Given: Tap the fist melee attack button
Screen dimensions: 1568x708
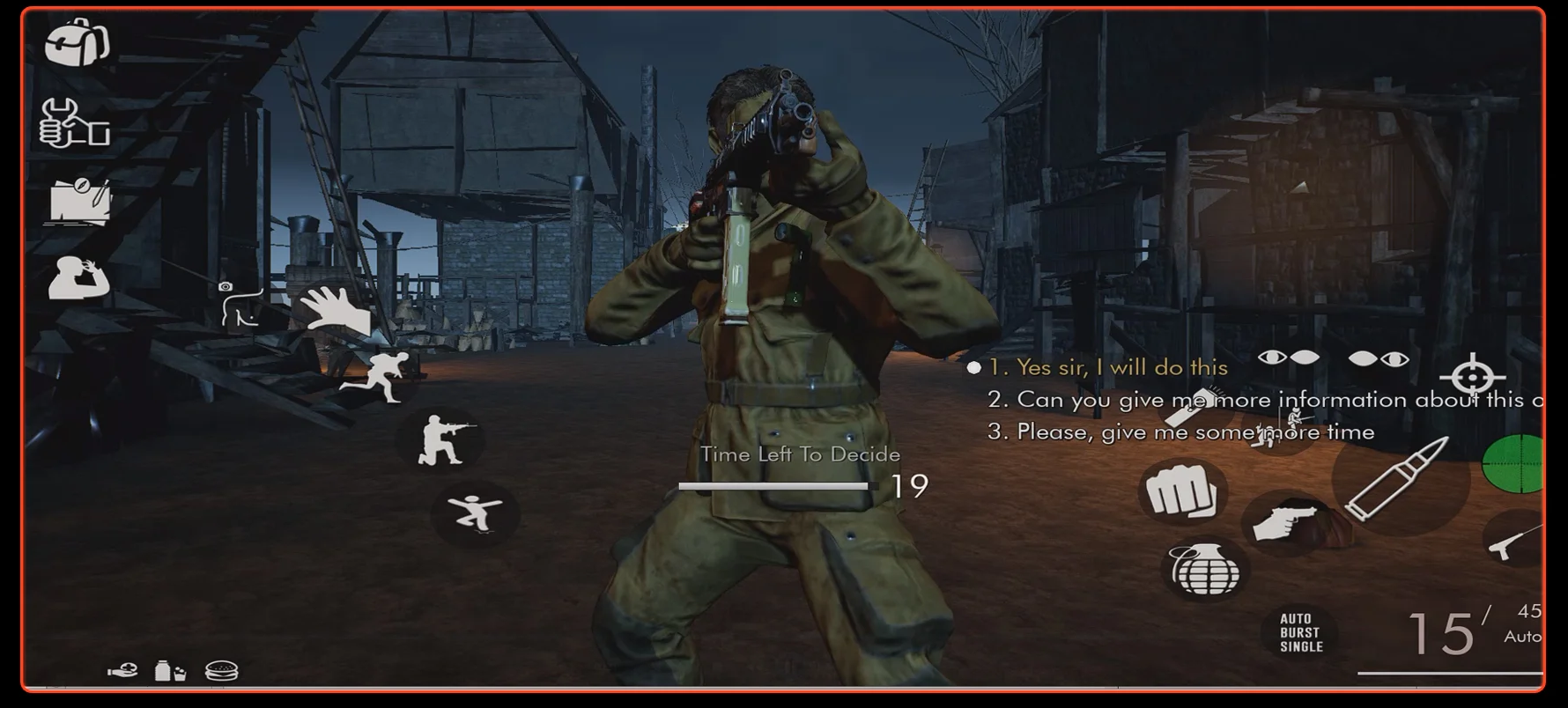Looking at the screenshot, I should 1181,492.
